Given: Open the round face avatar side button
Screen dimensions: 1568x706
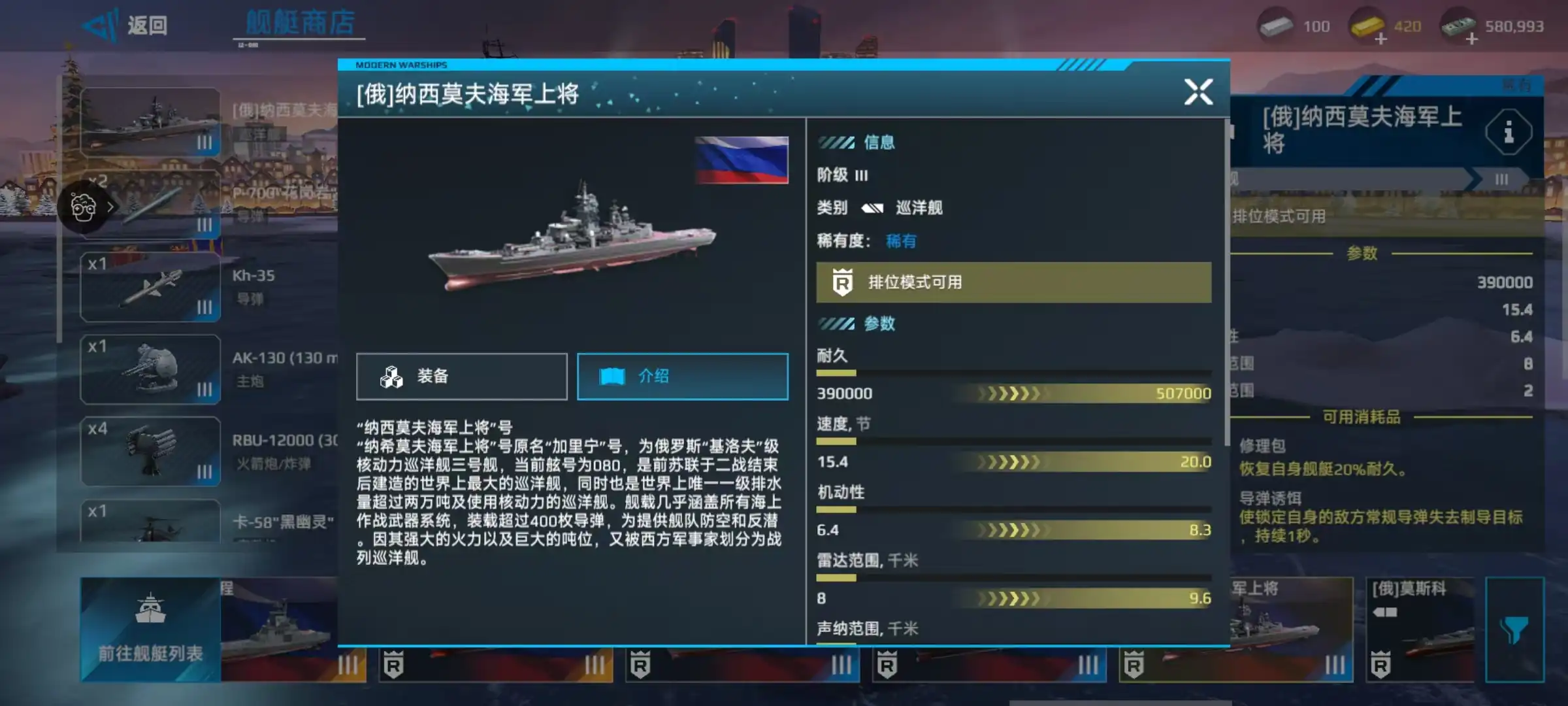Looking at the screenshot, I should pyautogui.click(x=84, y=208).
